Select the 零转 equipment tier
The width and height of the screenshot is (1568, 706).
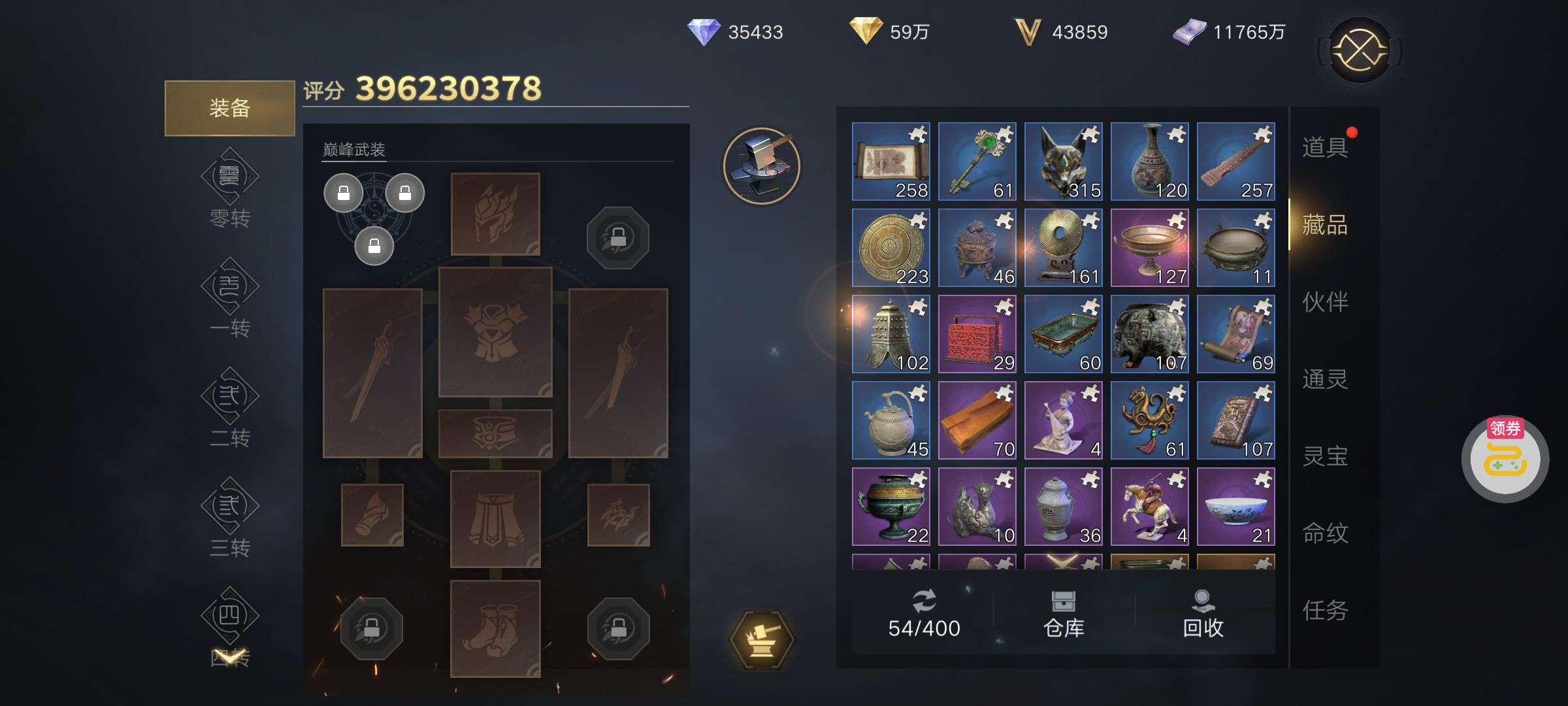click(x=229, y=190)
